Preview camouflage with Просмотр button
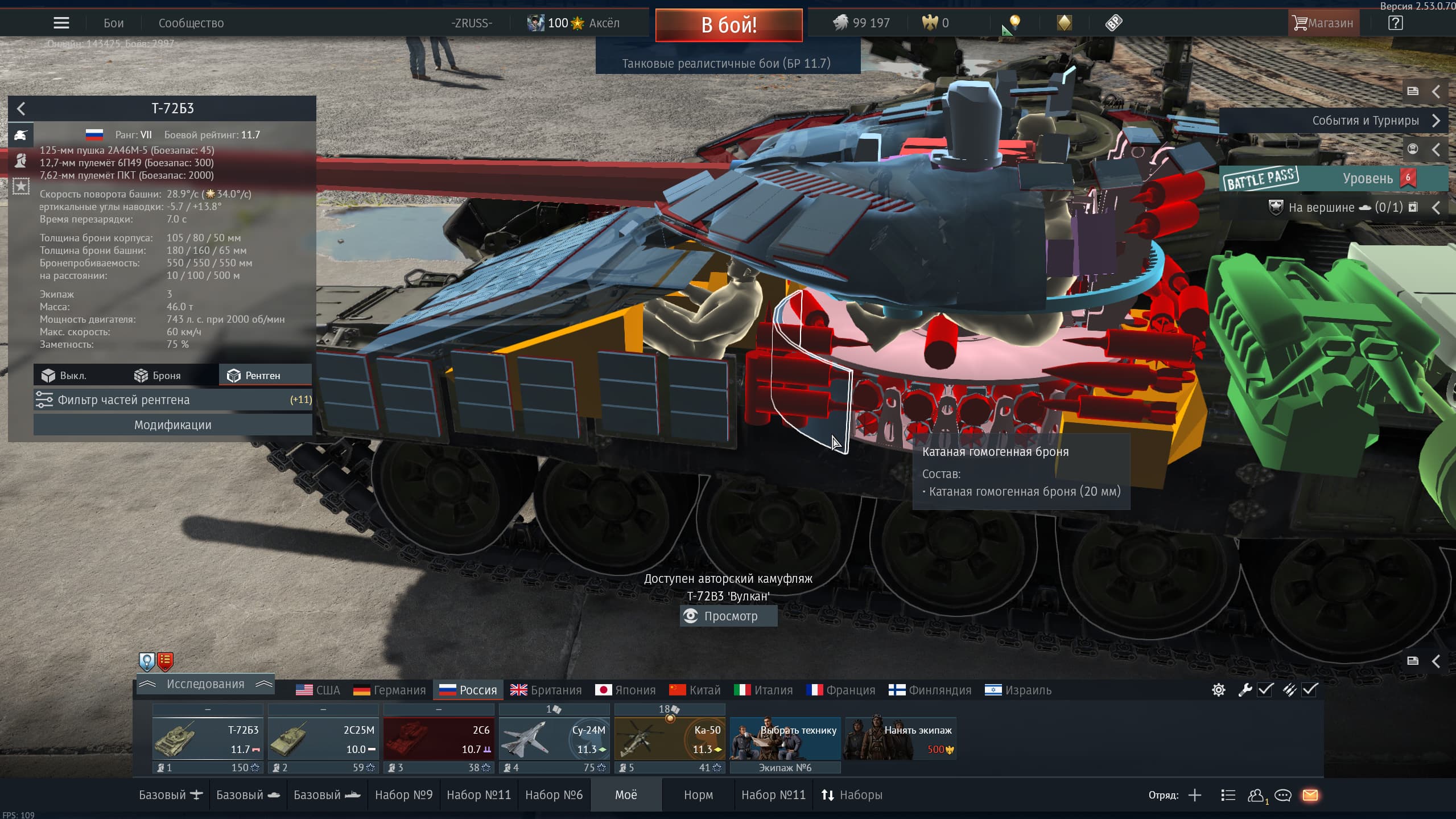The width and height of the screenshot is (1456, 819). coord(728,616)
